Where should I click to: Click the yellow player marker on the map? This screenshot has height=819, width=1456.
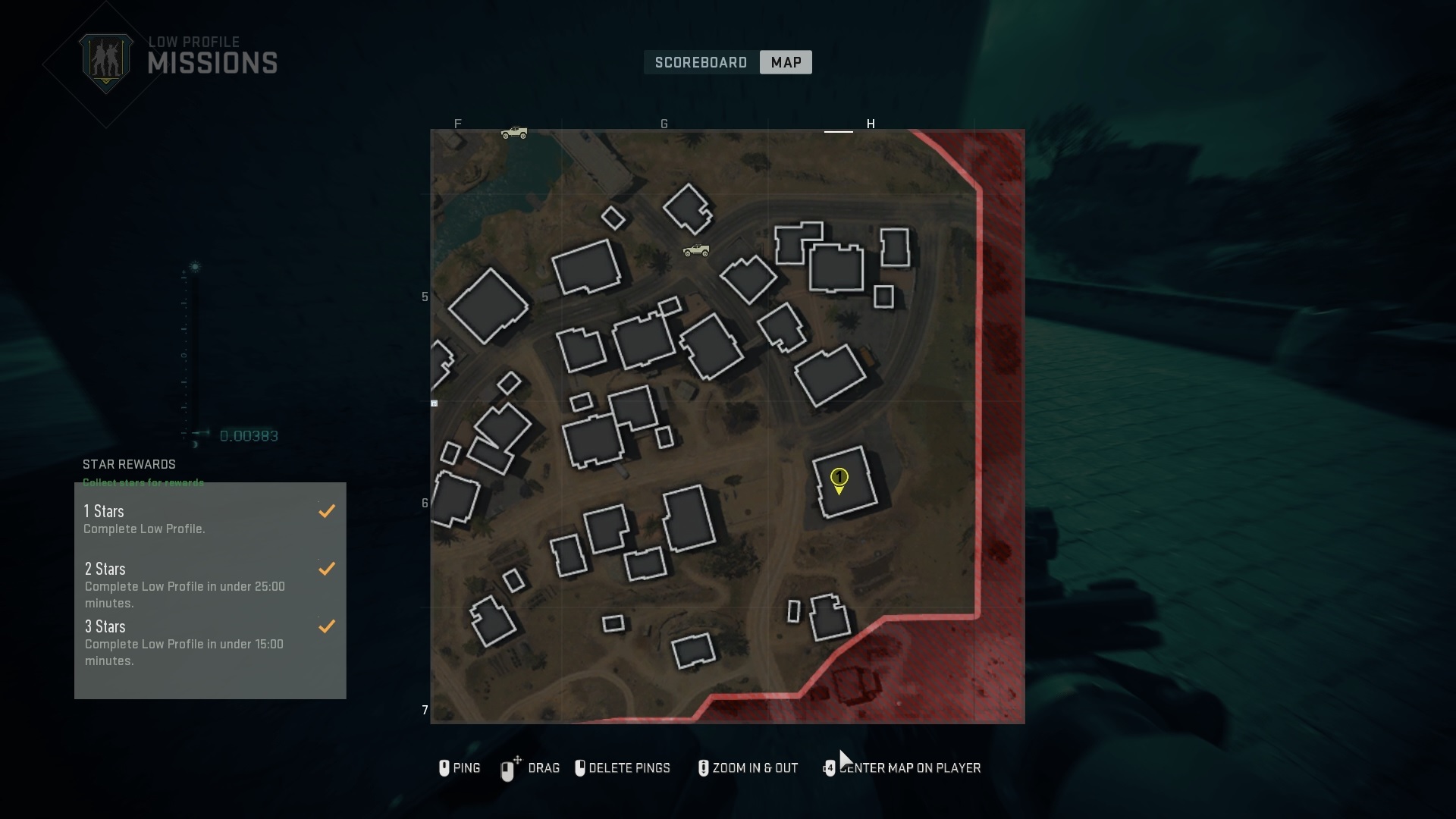[x=839, y=479]
